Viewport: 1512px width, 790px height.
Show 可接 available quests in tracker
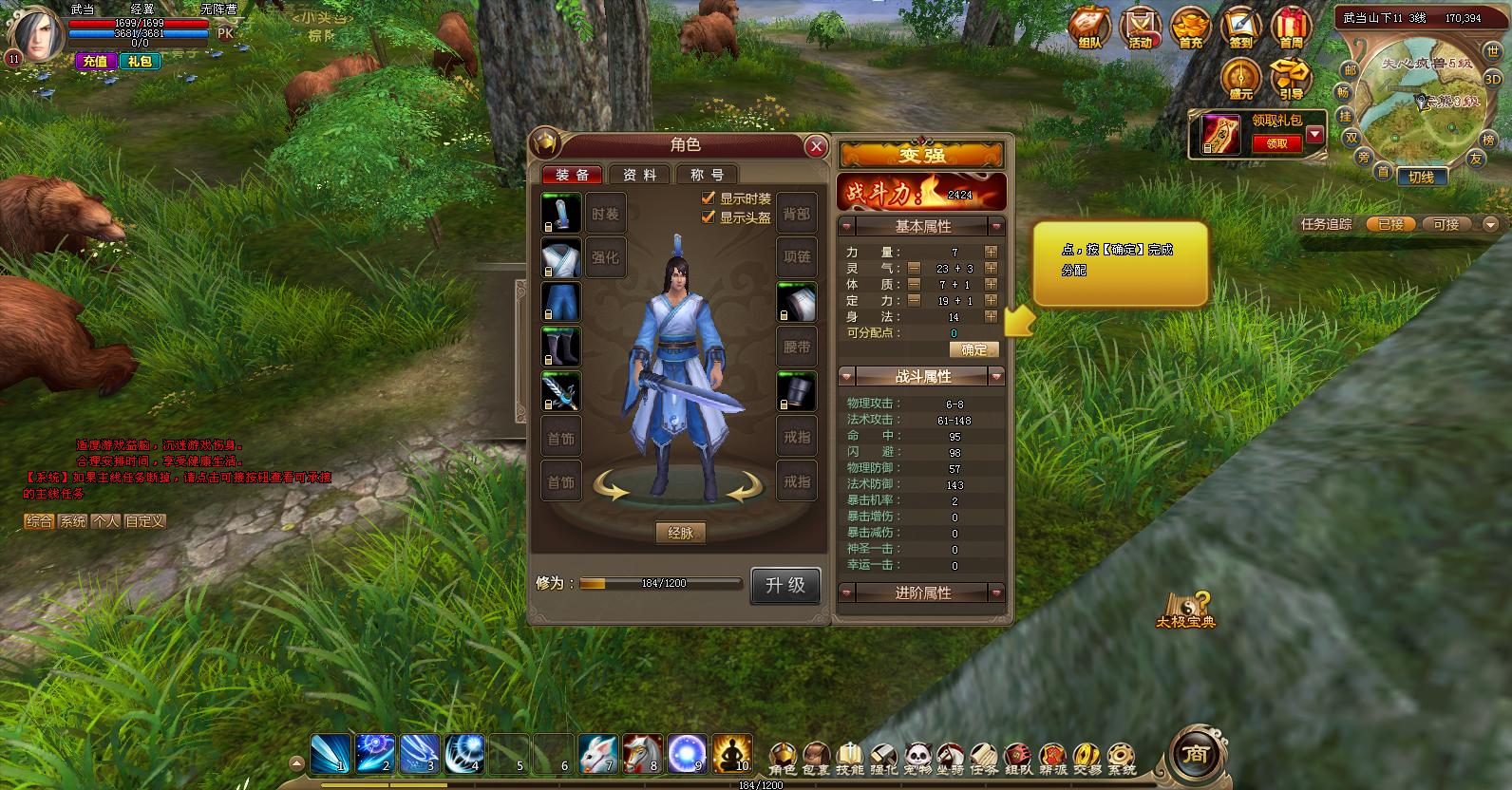[x=1446, y=225]
